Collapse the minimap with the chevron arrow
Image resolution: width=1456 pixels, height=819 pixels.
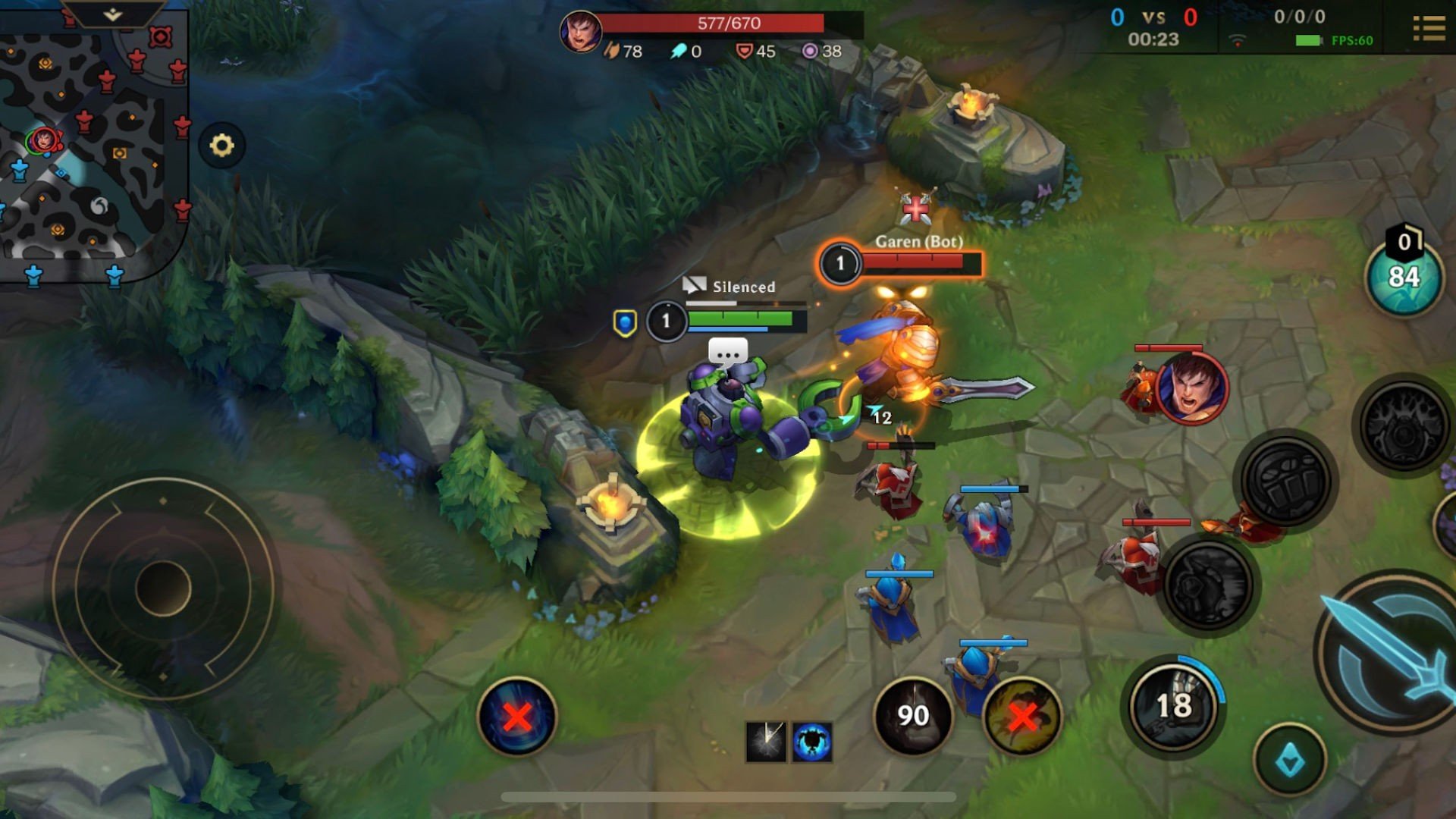pyautogui.click(x=112, y=14)
